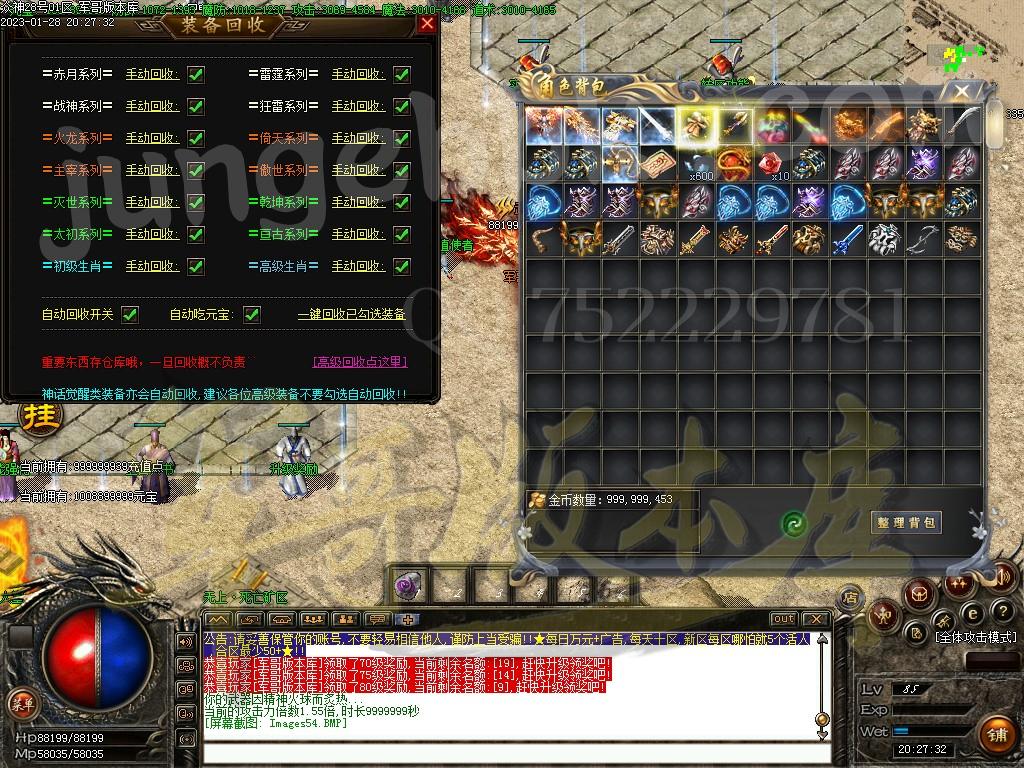1024x768 pixels.
Task: Toggle the 自动吃元宝 checkbox
Action: (x=252, y=314)
